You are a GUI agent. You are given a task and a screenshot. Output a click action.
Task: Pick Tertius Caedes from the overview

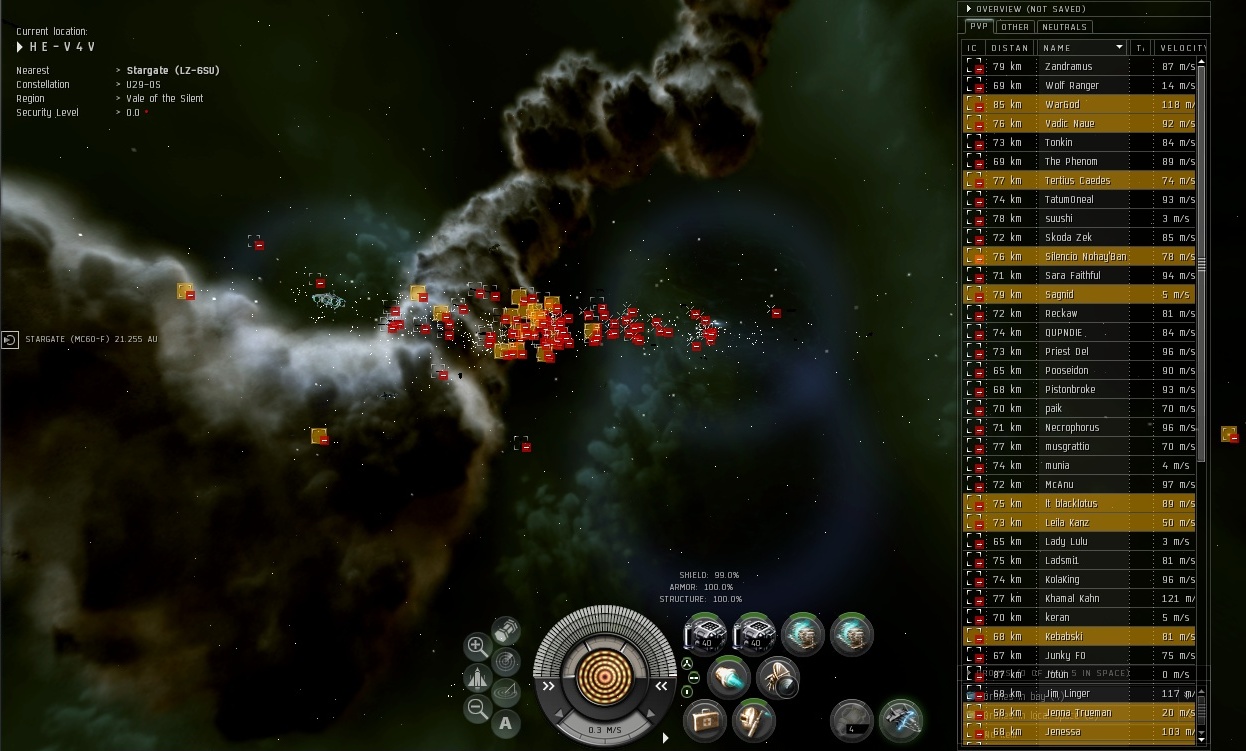[x=1077, y=180]
